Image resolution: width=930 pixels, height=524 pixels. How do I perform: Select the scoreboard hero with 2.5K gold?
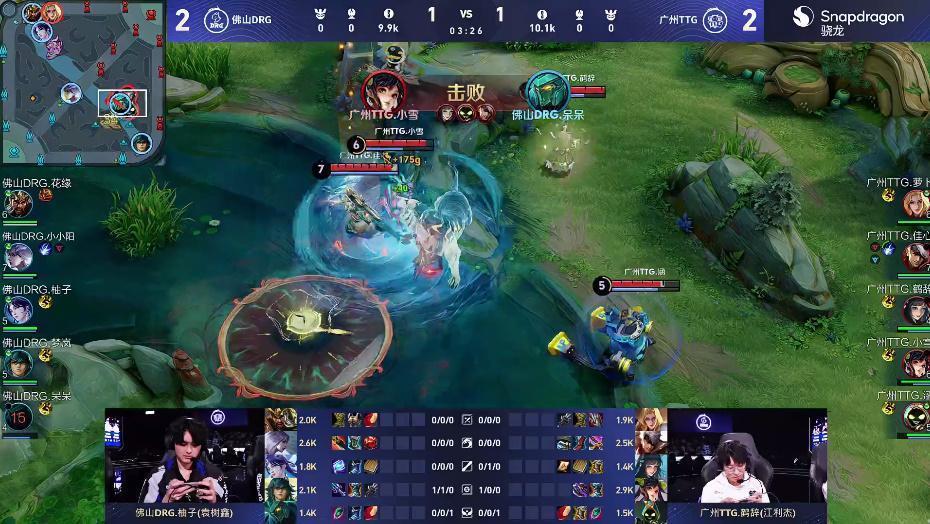[652, 442]
